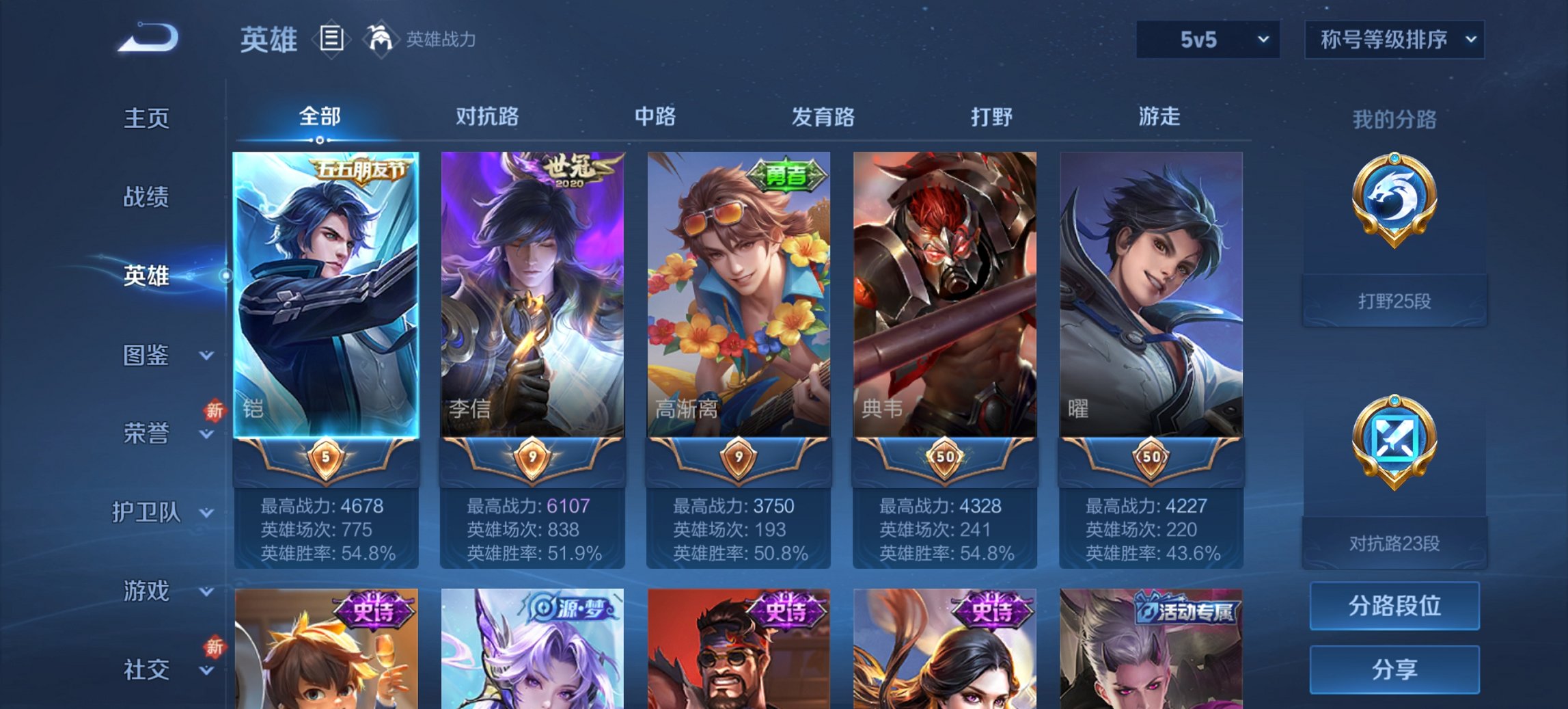Screen dimensions: 1568x709
Task: Open the 荣誉 section with new badge
Action: coord(146,433)
